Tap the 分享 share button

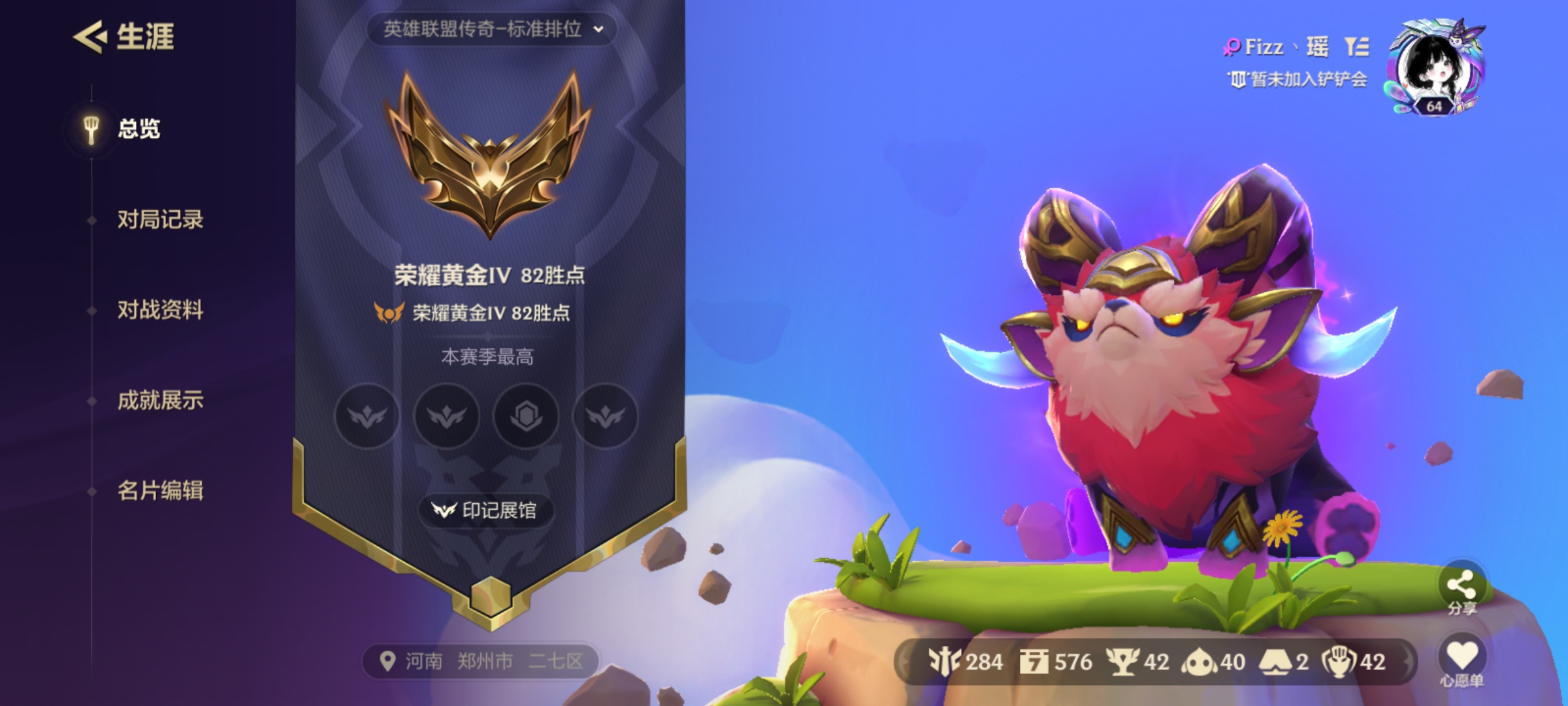point(1462,586)
